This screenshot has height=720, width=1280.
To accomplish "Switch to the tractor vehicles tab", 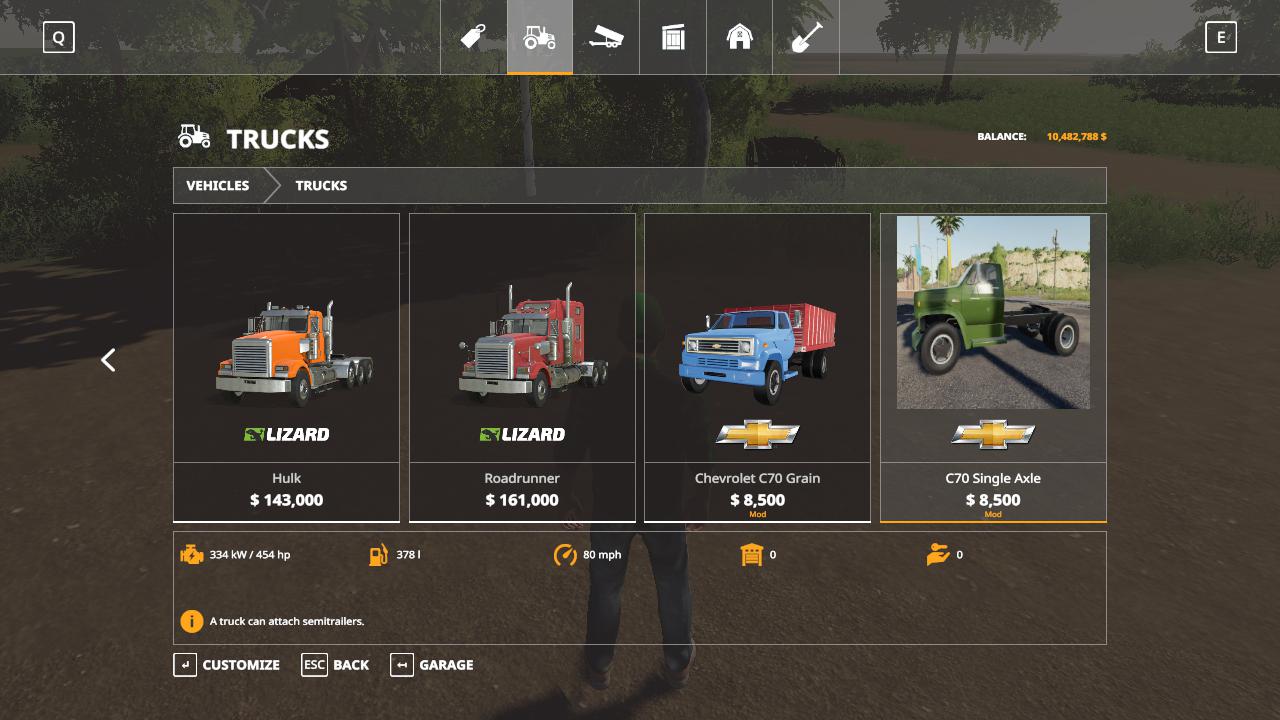I will coord(540,38).
